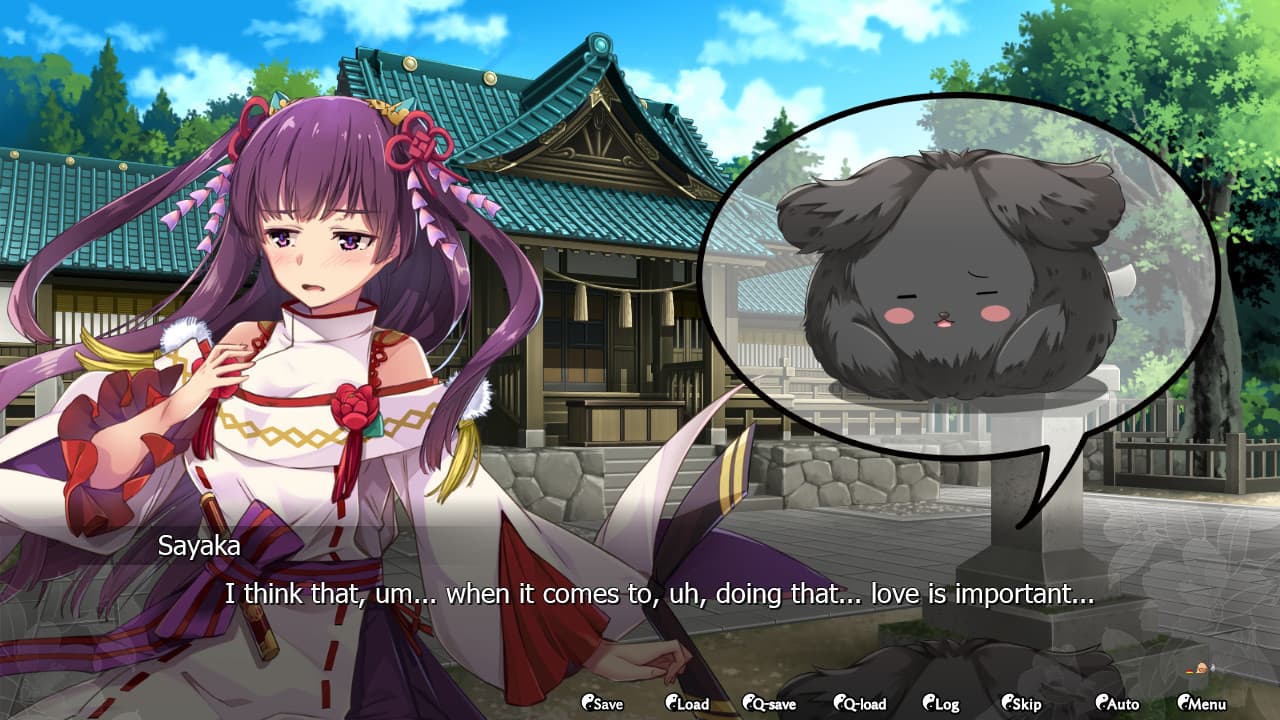Click the Save button
Image resolution: width=1280 pixels, height=720 pixels.
pos(602,704)
